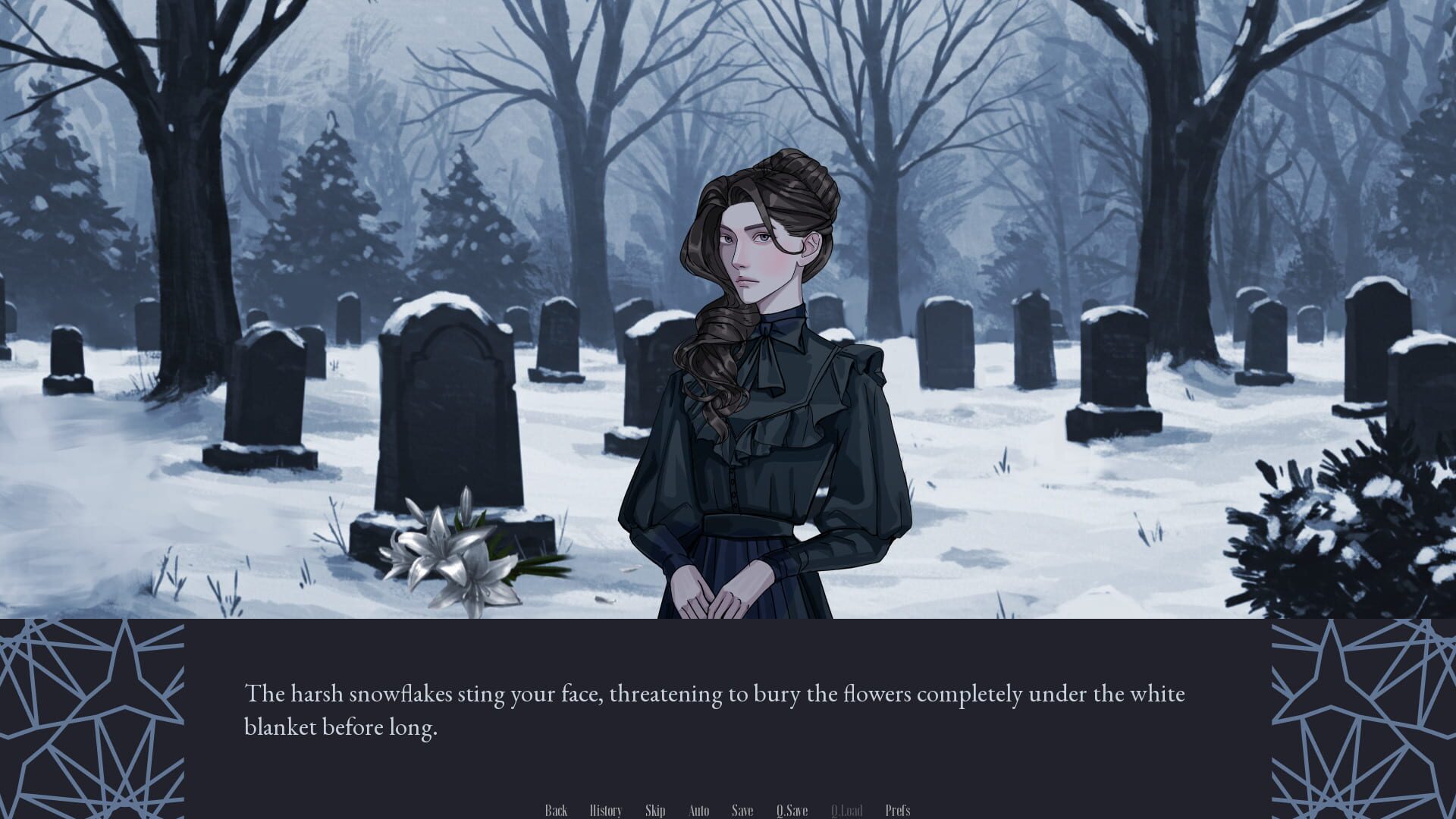Rewind dialogue with the Back button
The height and width of the screenshot is (819, 1456).
557,810
